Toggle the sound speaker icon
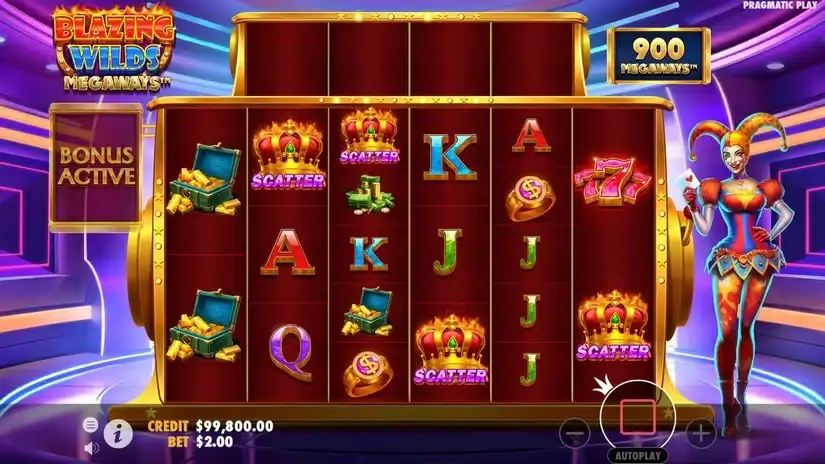 [x=91, y=446]
